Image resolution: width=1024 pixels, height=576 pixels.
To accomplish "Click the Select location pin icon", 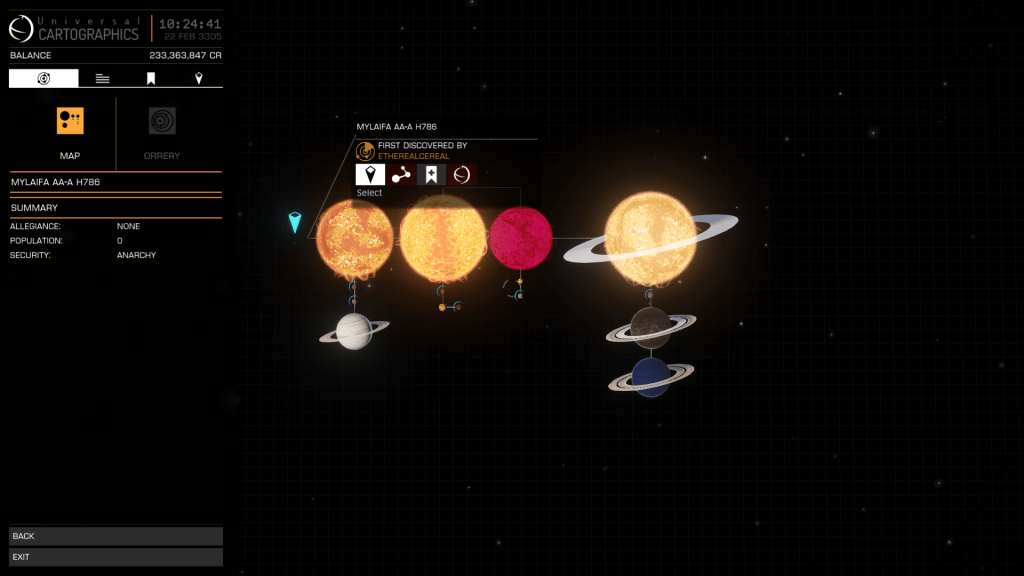I will click(x=370, y=175).
